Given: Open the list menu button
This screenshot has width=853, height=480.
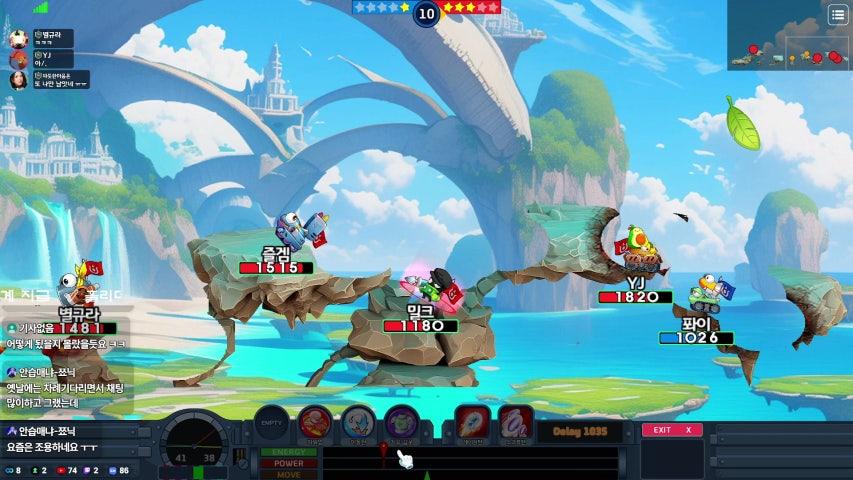Looking at the screenshot, I should coord(837,14).
